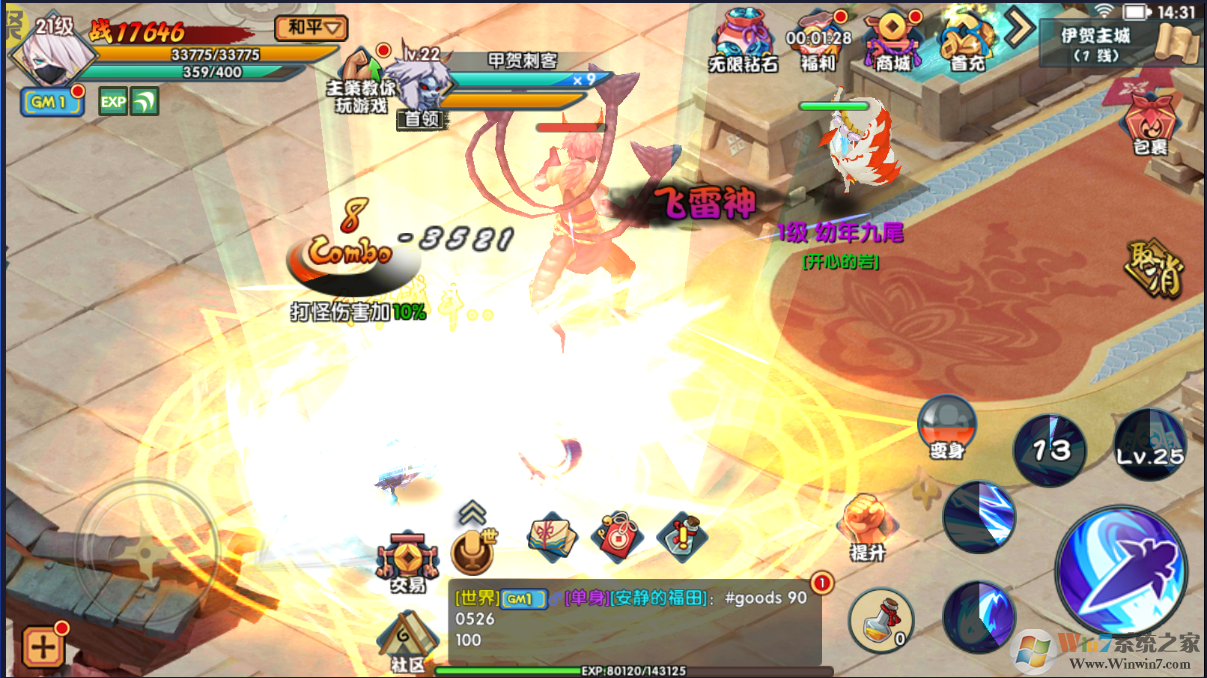This screenshot has height=678, width=1207.
Task: Open the red envelope lucky pouch icon
Action: pyautogui.click(x=617, y=538)
